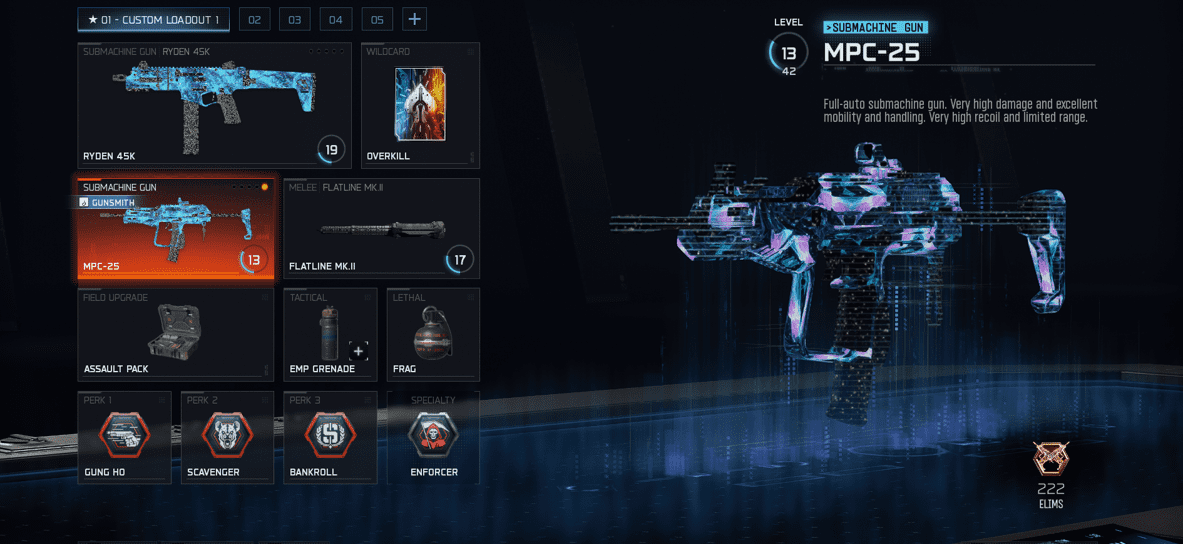Add a new loadout with the plus button
Screen dimensions: 1183x544
(x=415, y=19)
